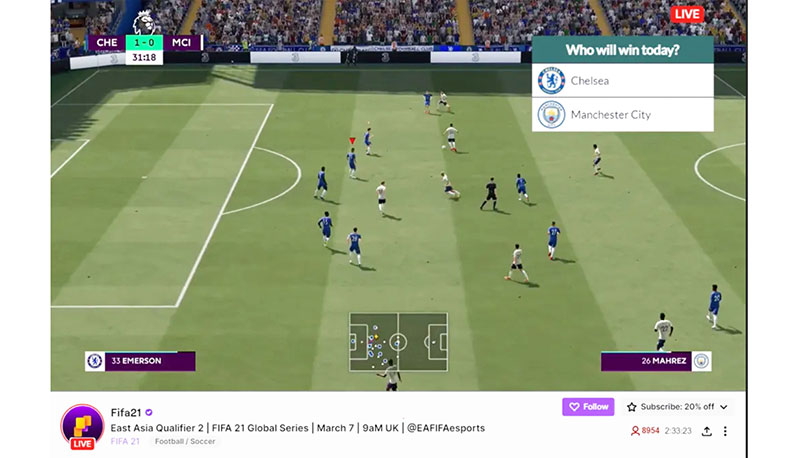Open the Subscribe 20% off dropdown

click(678, 407)
